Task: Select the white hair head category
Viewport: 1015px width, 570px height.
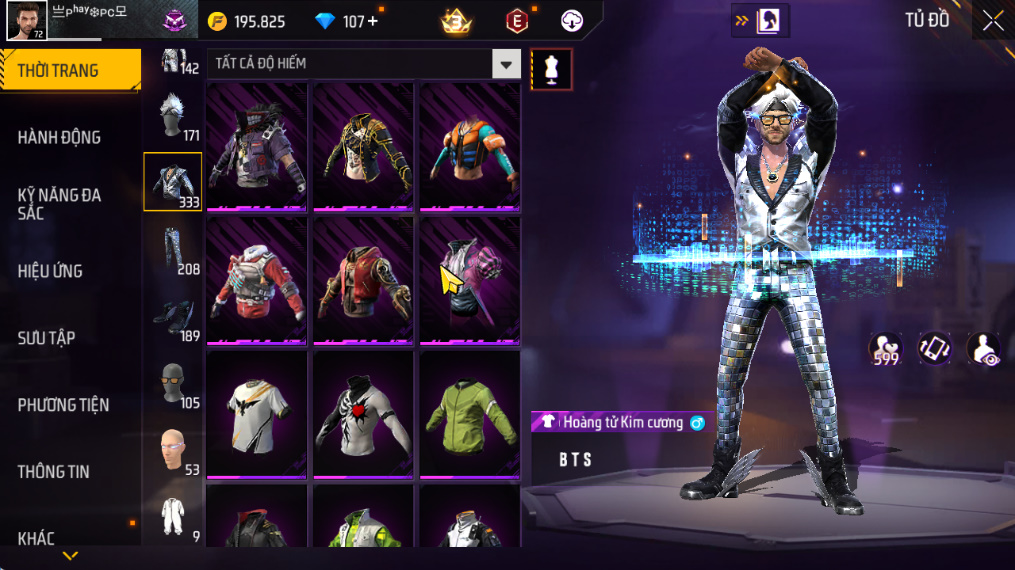Action: 173,118
